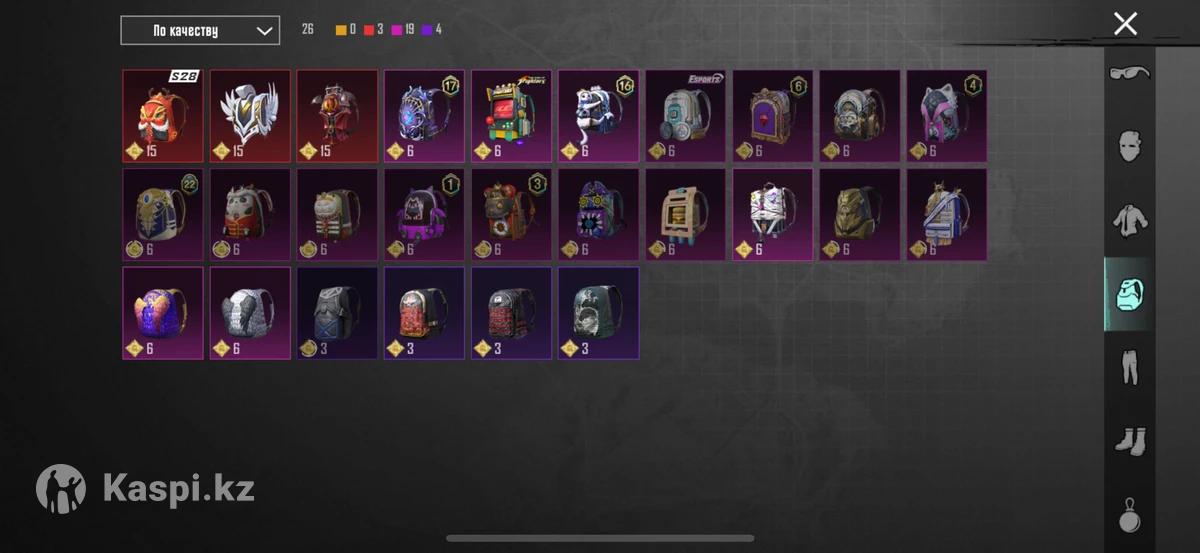This screenshot has height=553, width=1200.
Task: Show the pants category tab
Action: [x=1130, y=367]
